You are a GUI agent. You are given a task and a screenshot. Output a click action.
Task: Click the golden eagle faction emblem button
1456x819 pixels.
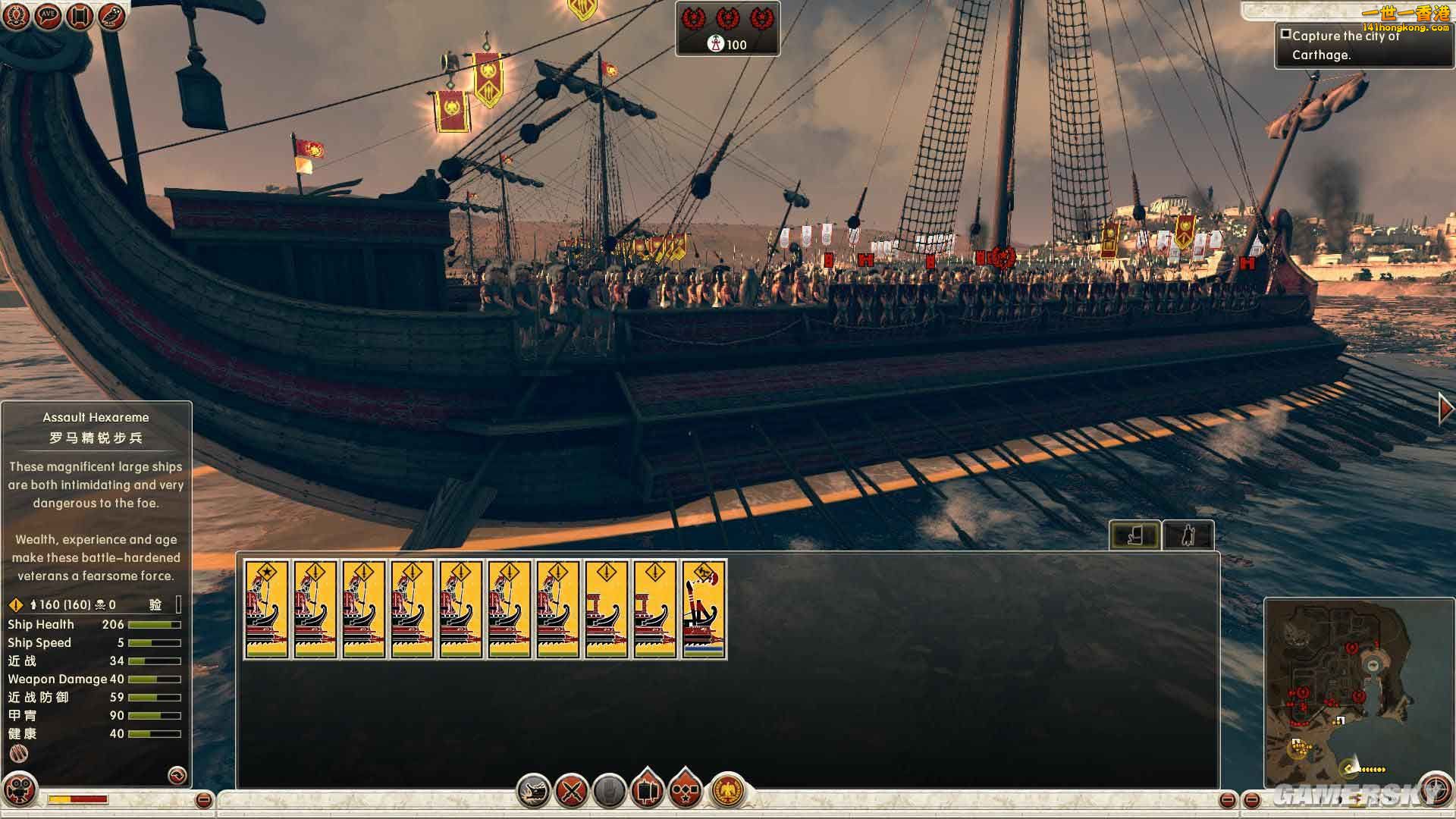(728, 790)
